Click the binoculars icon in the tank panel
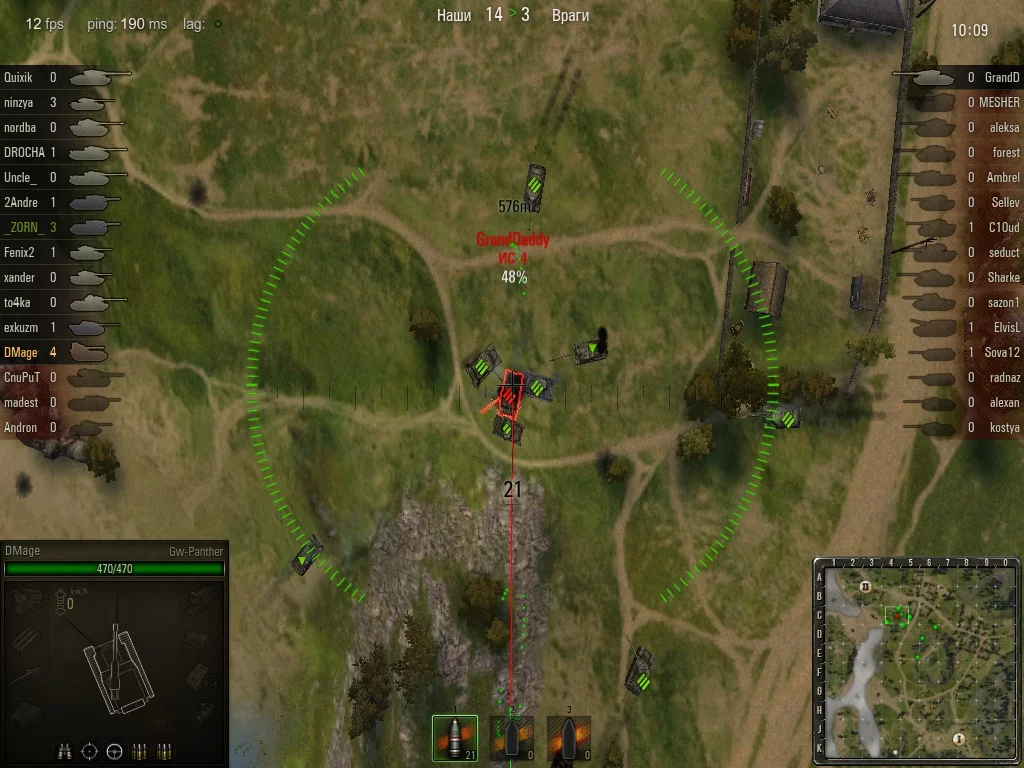 coord(63,750)
